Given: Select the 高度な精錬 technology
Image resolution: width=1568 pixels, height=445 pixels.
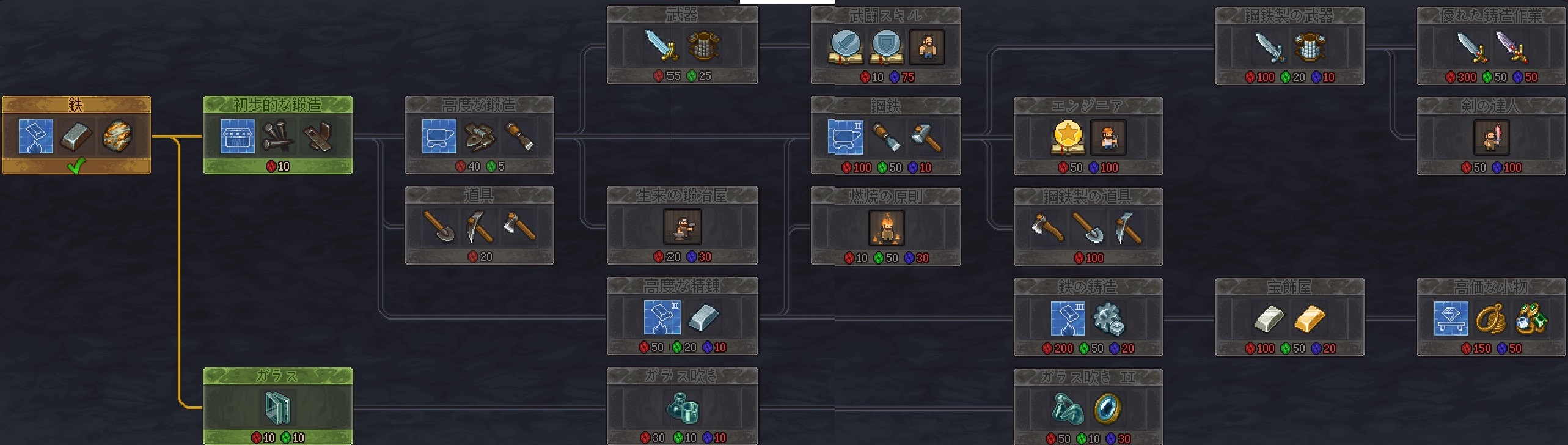Looking at the screenshot, I should pyautogui.click(x=682, y=316).
